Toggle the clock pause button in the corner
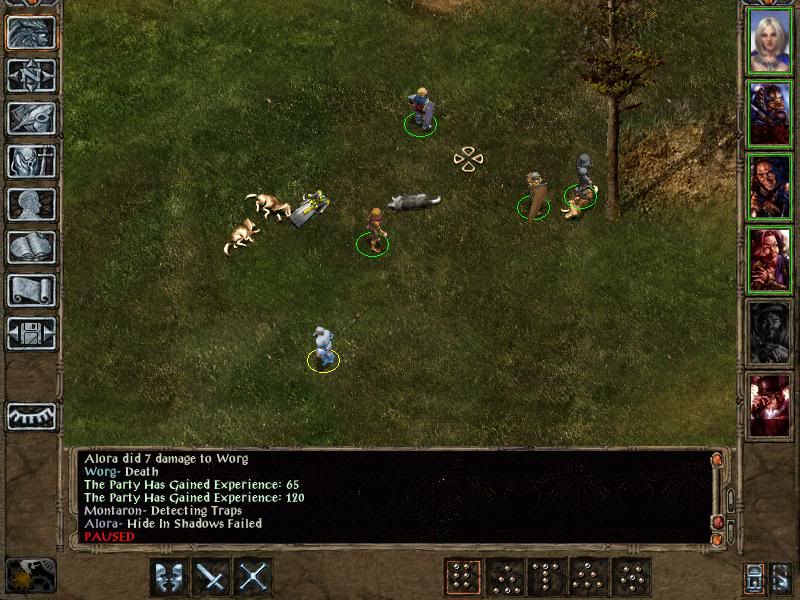This screenshot has height=600, width=800. click(x=30, y=575)
